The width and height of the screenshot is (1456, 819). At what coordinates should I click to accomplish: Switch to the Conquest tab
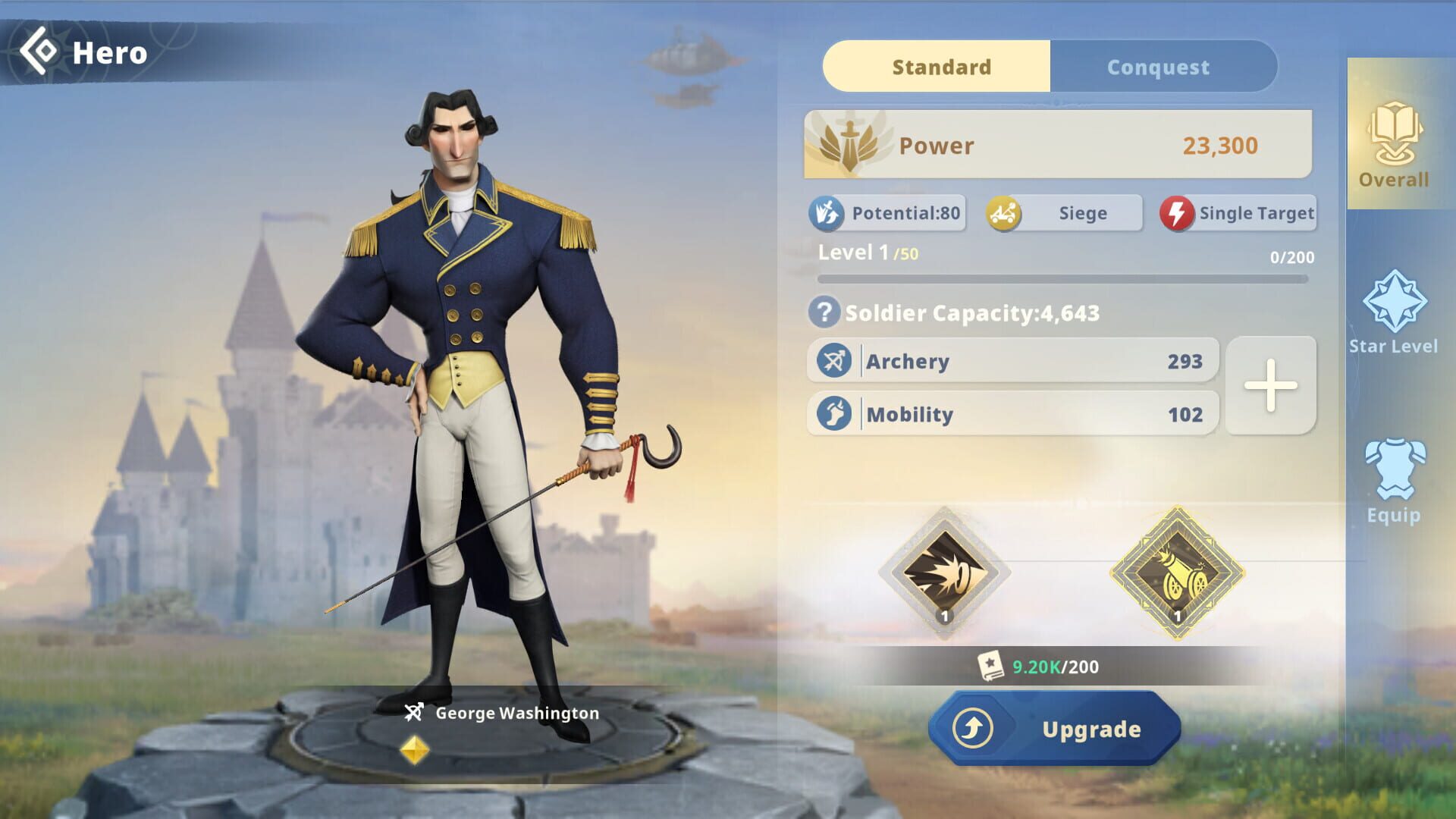[1158, 67]
